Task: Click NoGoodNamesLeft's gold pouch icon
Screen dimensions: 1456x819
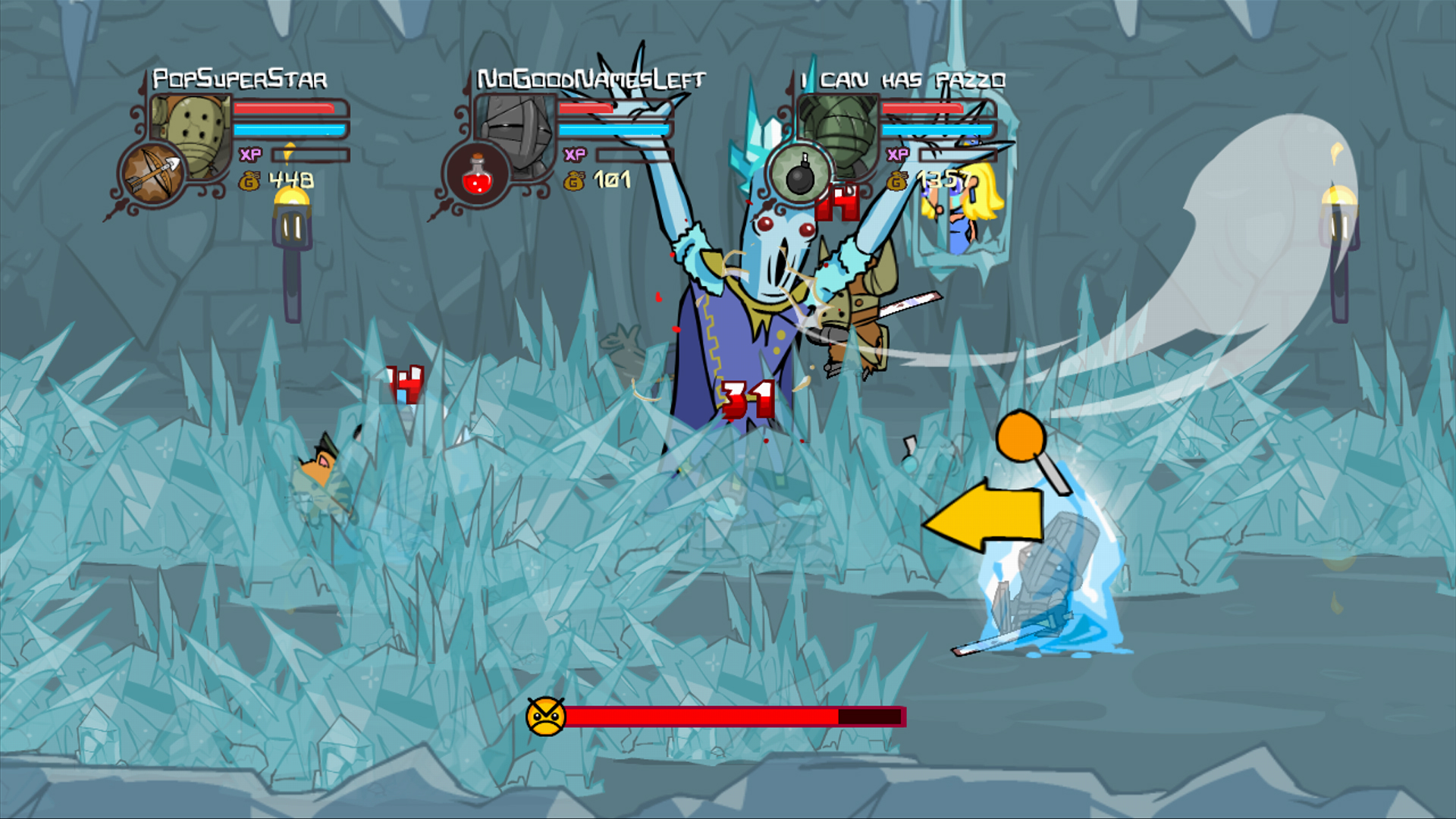Action: pyautogui.click(x=574, y=182)
